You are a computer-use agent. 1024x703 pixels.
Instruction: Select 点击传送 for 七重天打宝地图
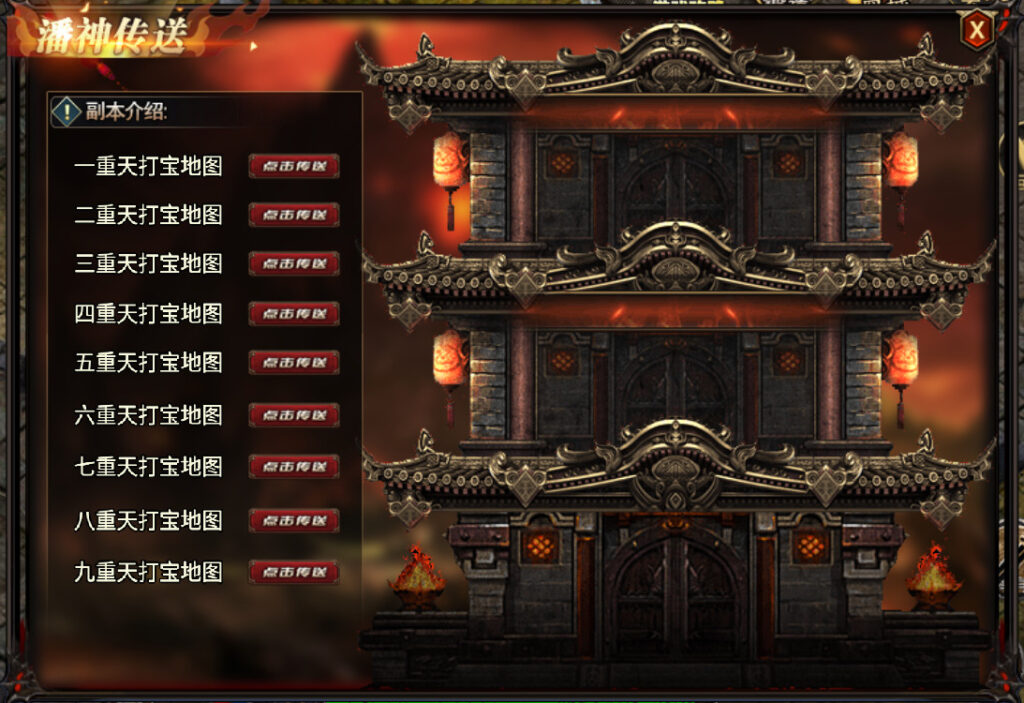click(294, 467)
